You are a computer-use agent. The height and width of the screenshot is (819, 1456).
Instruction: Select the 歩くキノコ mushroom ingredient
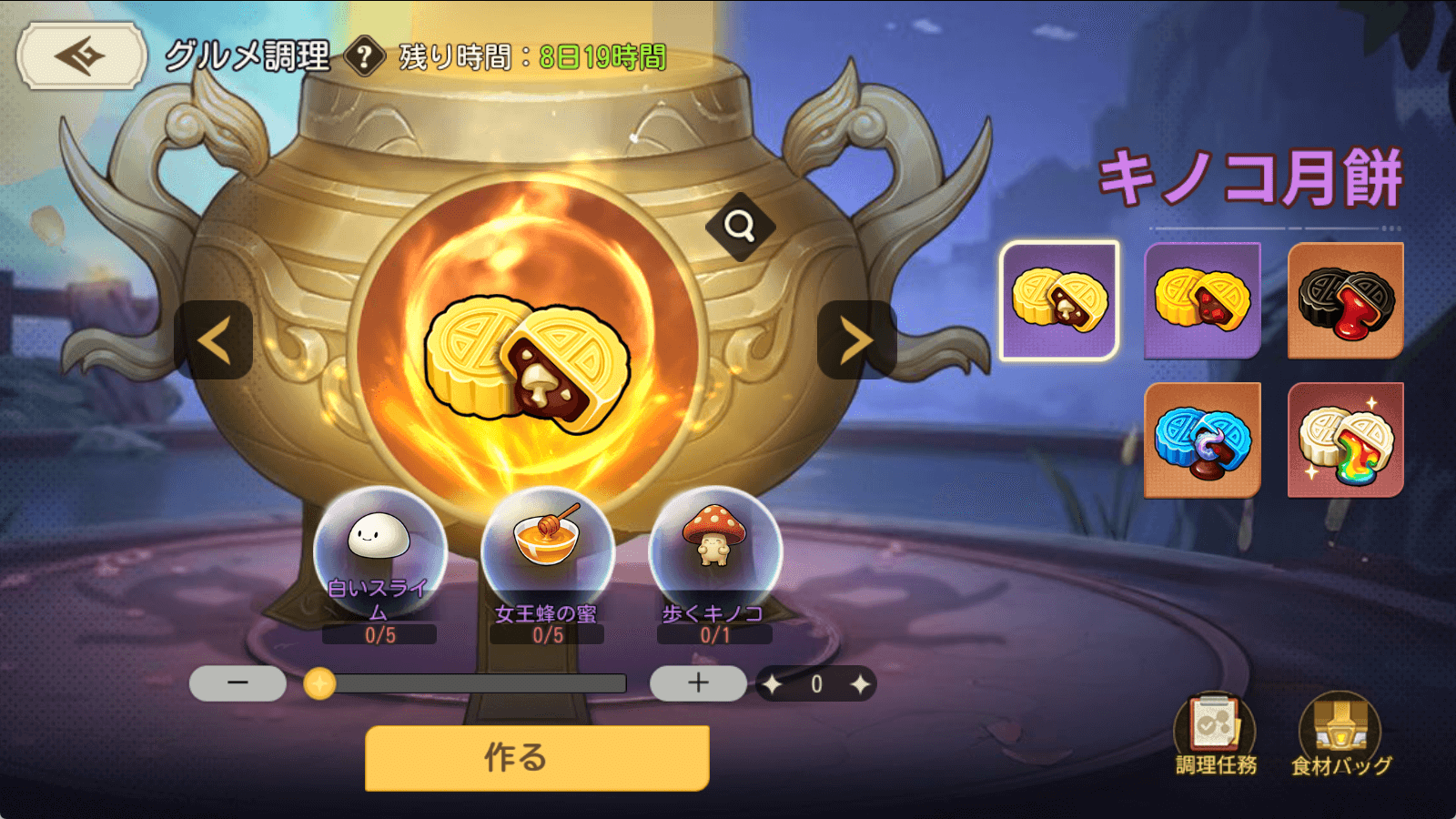[x=714, y=548]
